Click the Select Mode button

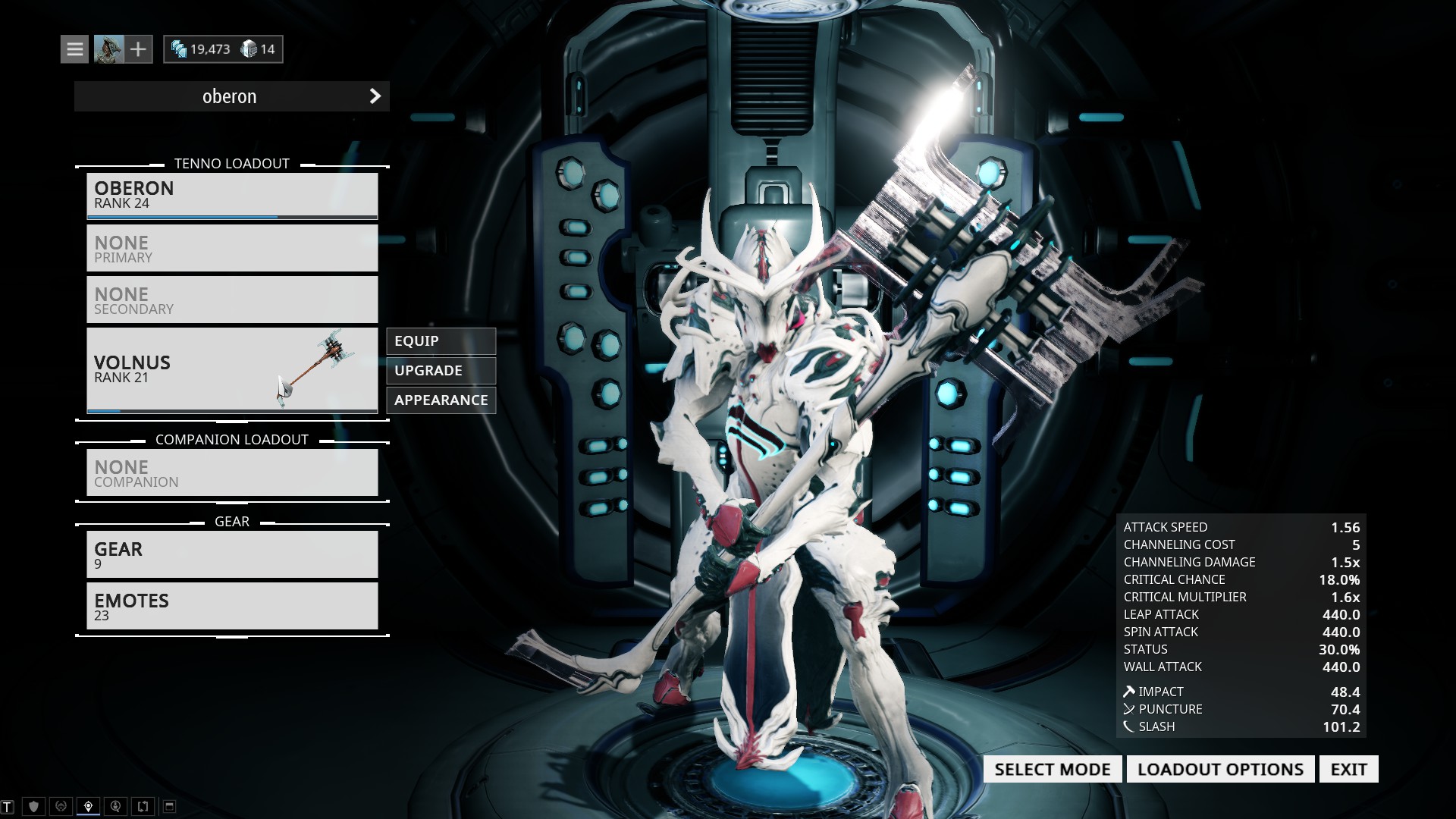[1053, 770]
